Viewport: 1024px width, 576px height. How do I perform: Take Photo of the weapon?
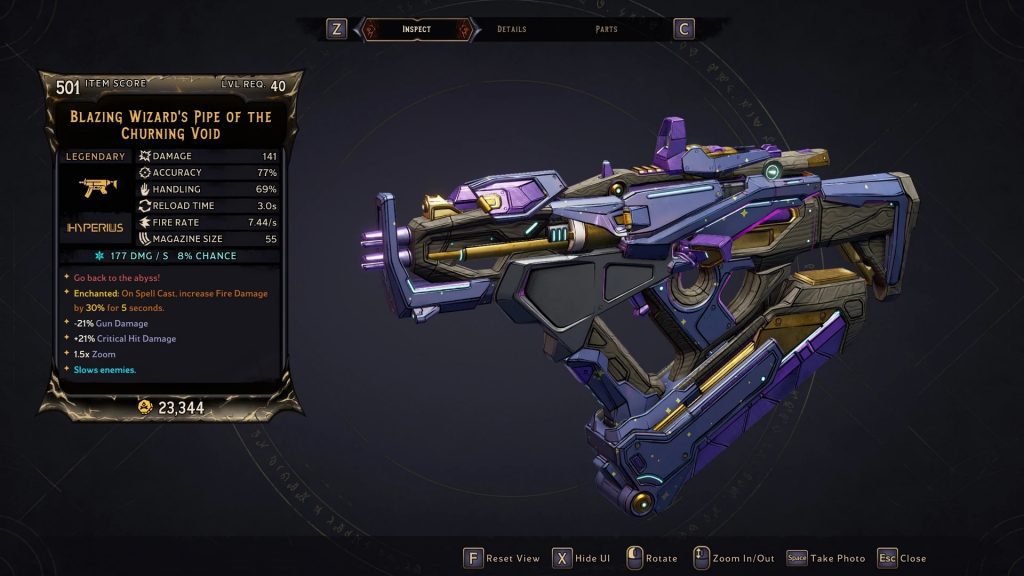coord(826,558)
